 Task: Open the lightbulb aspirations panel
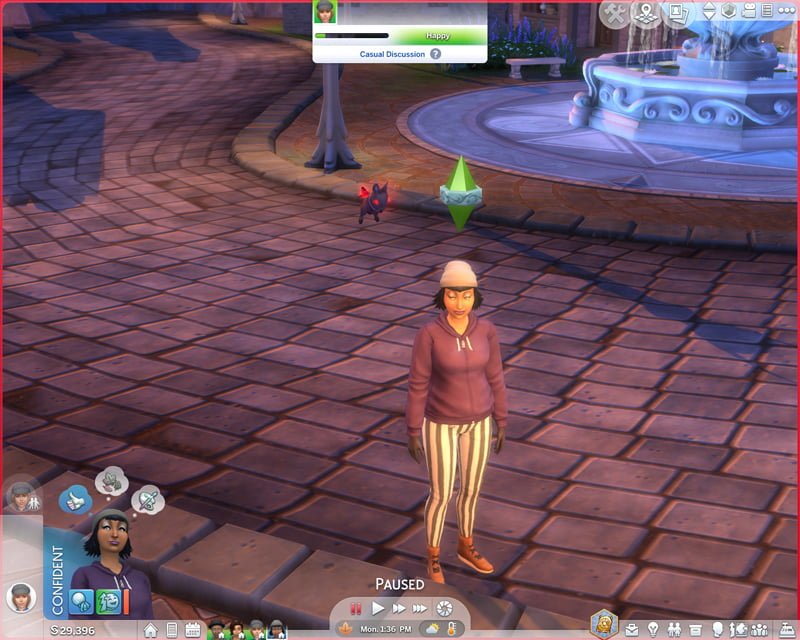(652, 630)
